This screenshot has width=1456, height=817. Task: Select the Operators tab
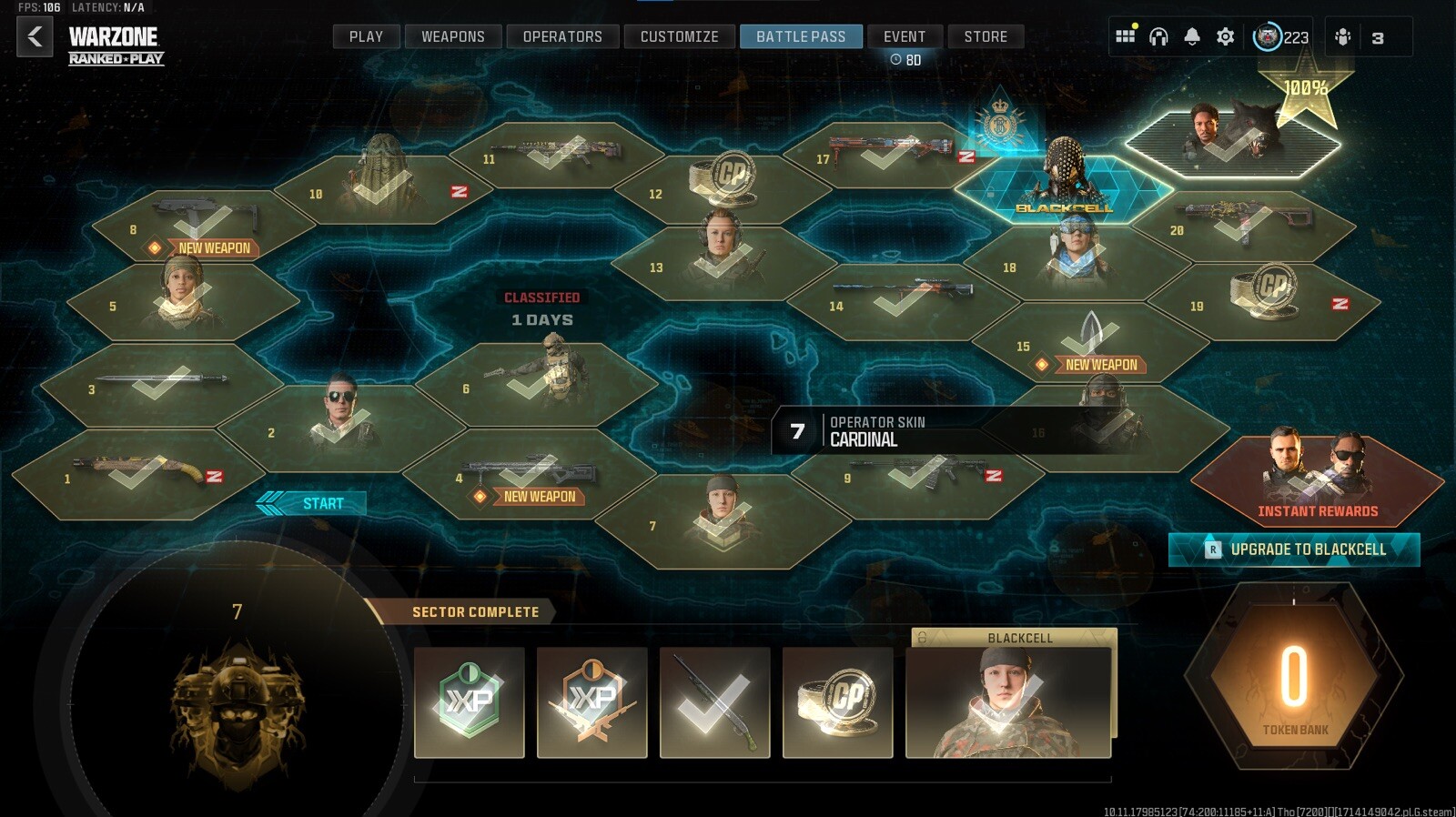(562, 37)
